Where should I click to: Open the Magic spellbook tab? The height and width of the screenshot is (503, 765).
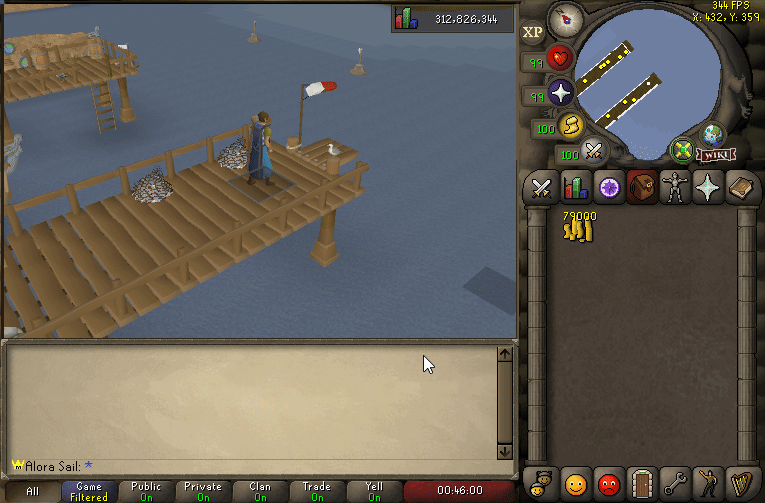click(x=741, y=187)
